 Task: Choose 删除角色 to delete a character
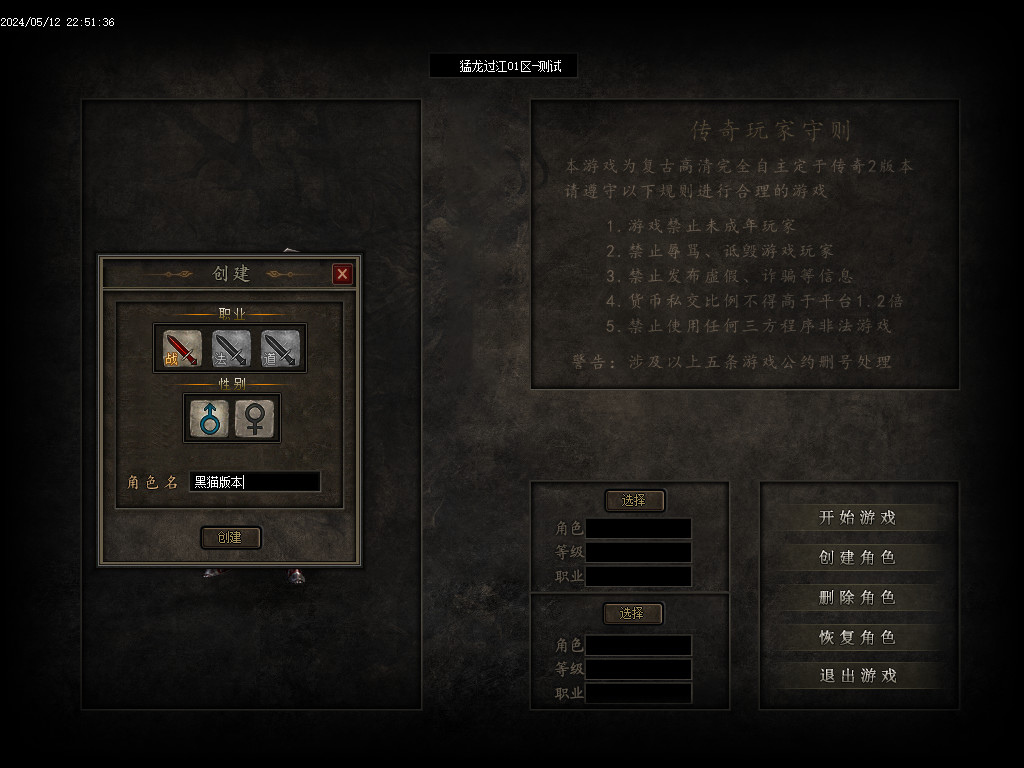pos(857,597)
